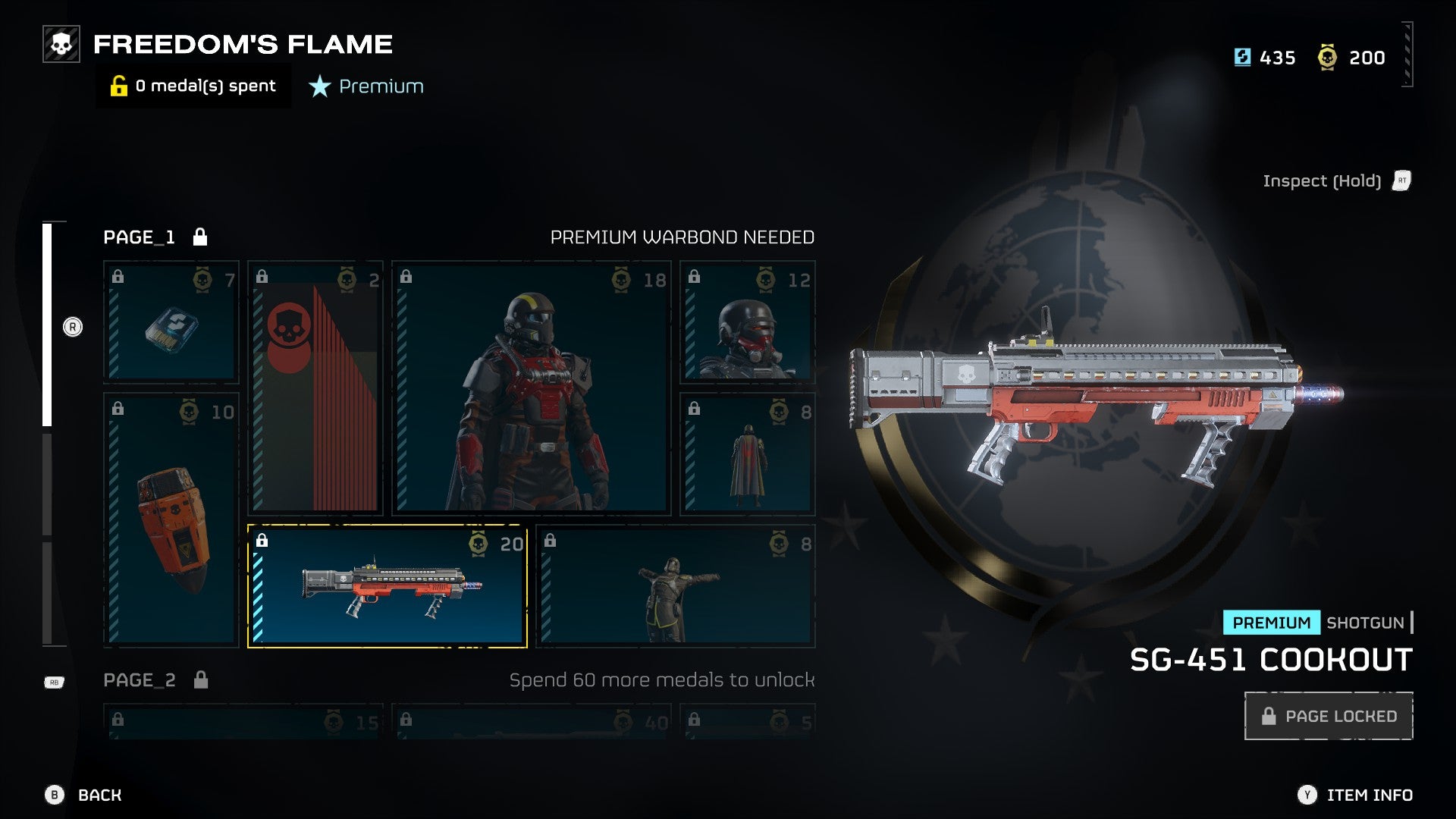Choose the red skull player card tile
This screenshot has width=1456, height=819.
(315, 388)
